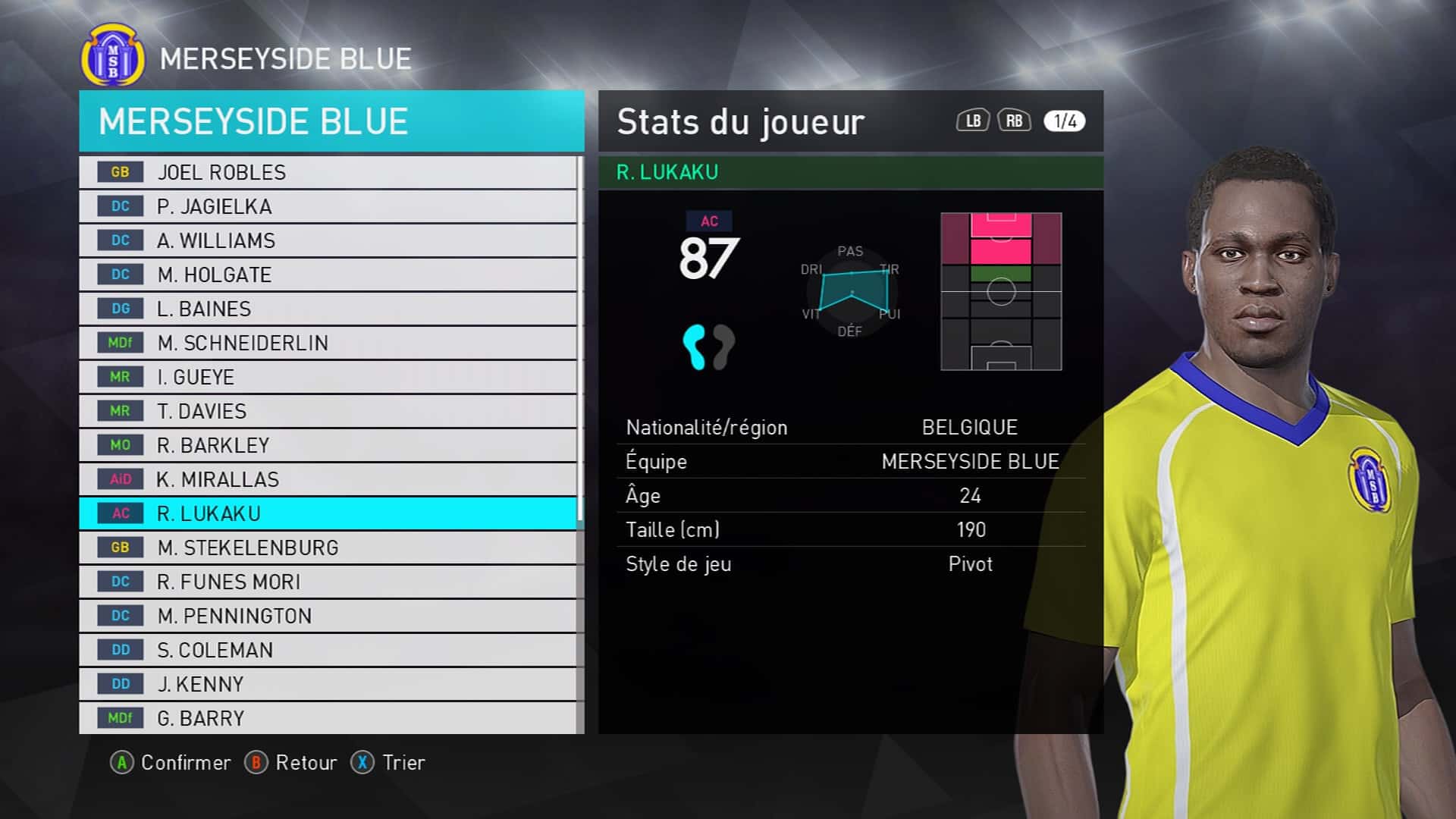This screenshot has height=819, width=1456.
Task: Select backup keeper M. Stekelenburg
Action: click(x=328, y=548)
